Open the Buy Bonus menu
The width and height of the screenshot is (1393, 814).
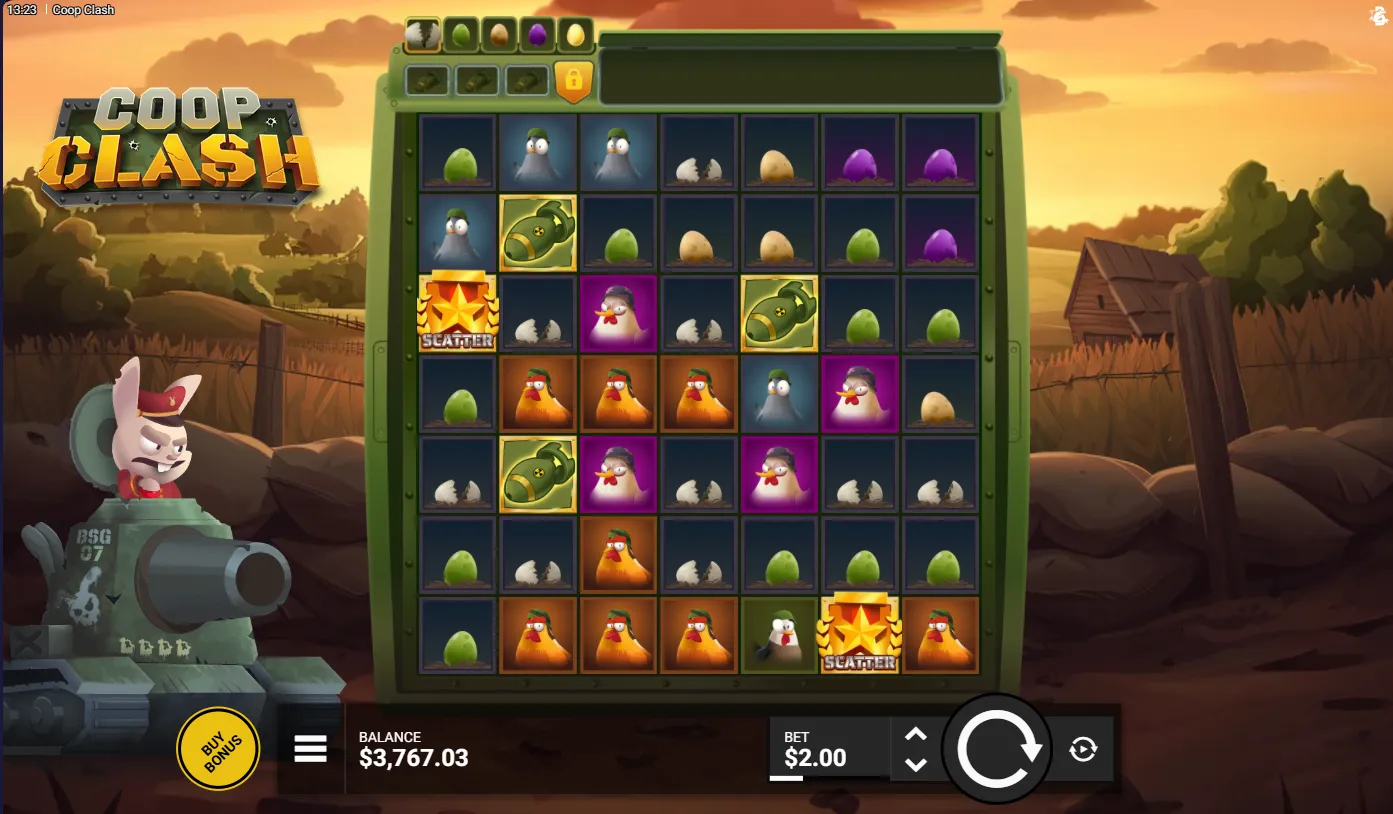(218, 748)
